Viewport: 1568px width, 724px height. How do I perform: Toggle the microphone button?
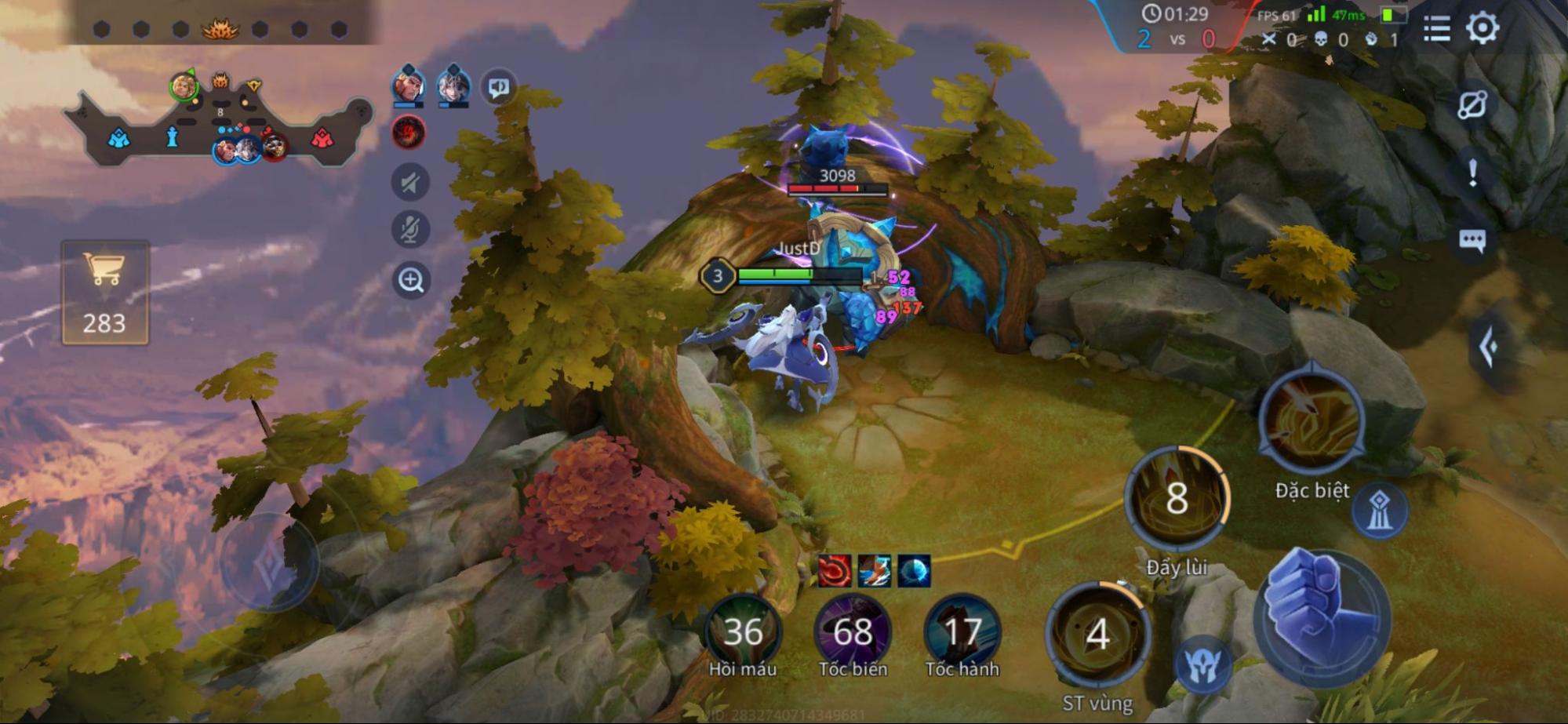coord(410,230)
